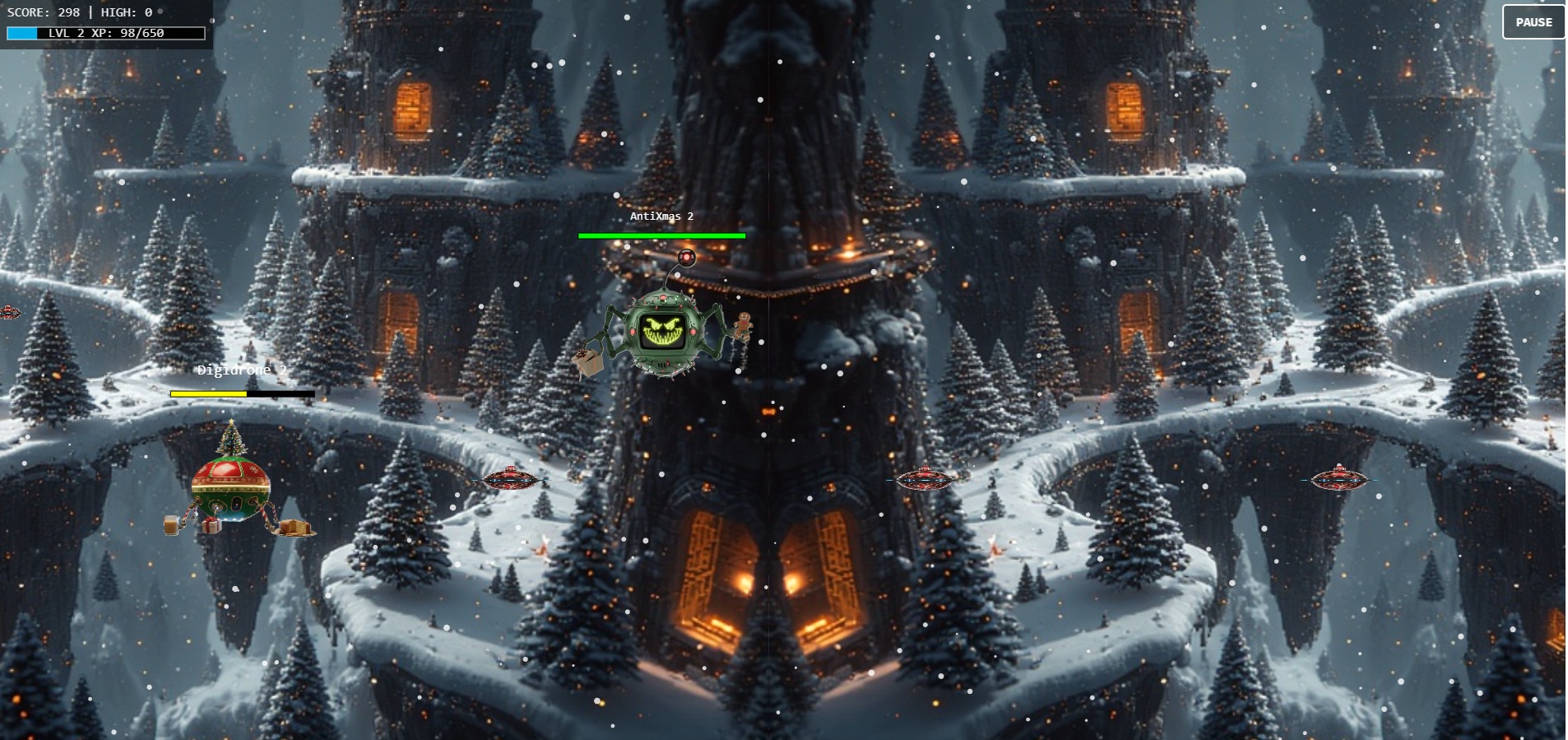
Task: Pause the game with the PAUSE button
Action: (x=1533, y=22)
